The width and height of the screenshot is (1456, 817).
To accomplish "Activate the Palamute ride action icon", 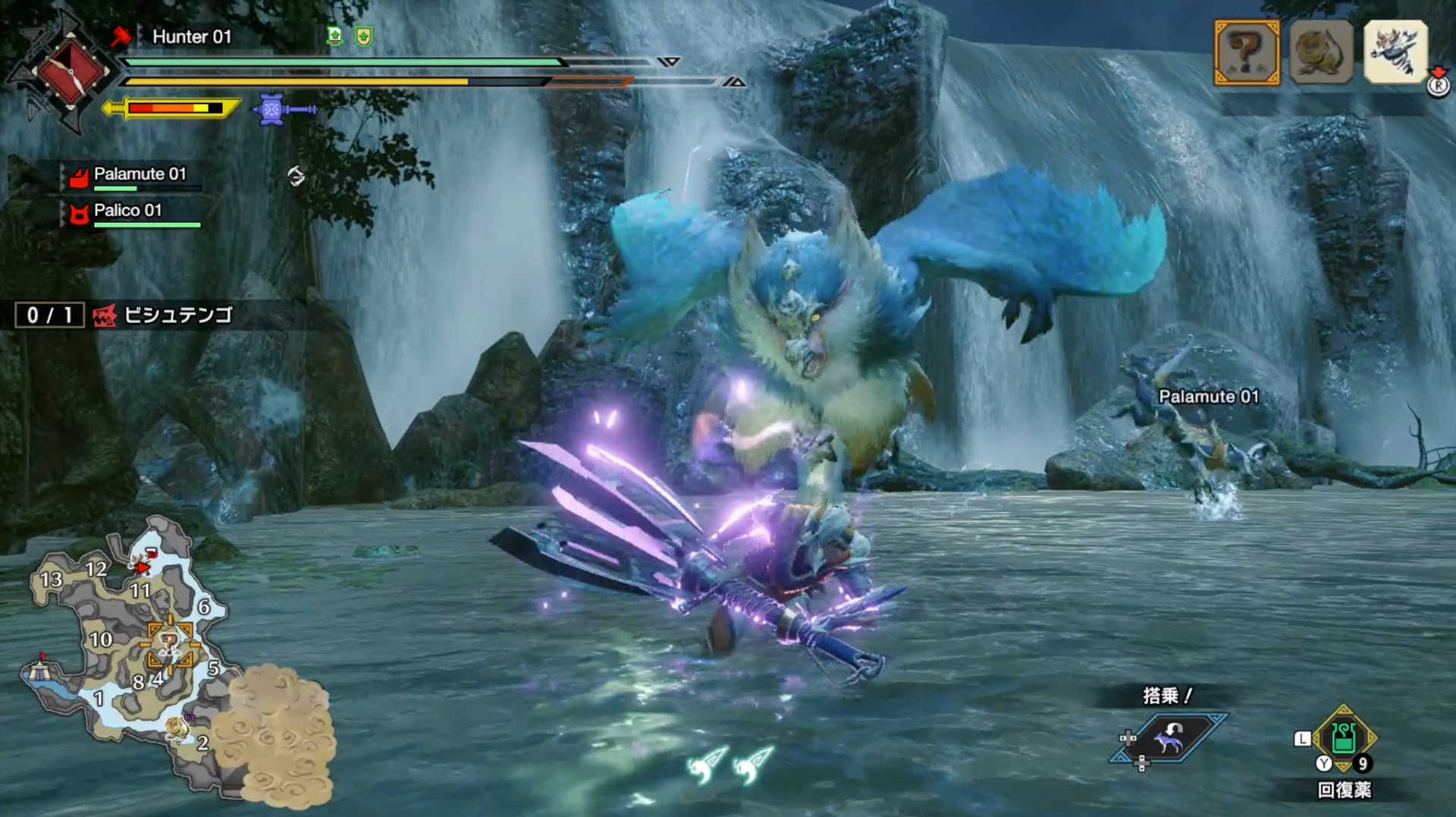I will point(1168,737).
